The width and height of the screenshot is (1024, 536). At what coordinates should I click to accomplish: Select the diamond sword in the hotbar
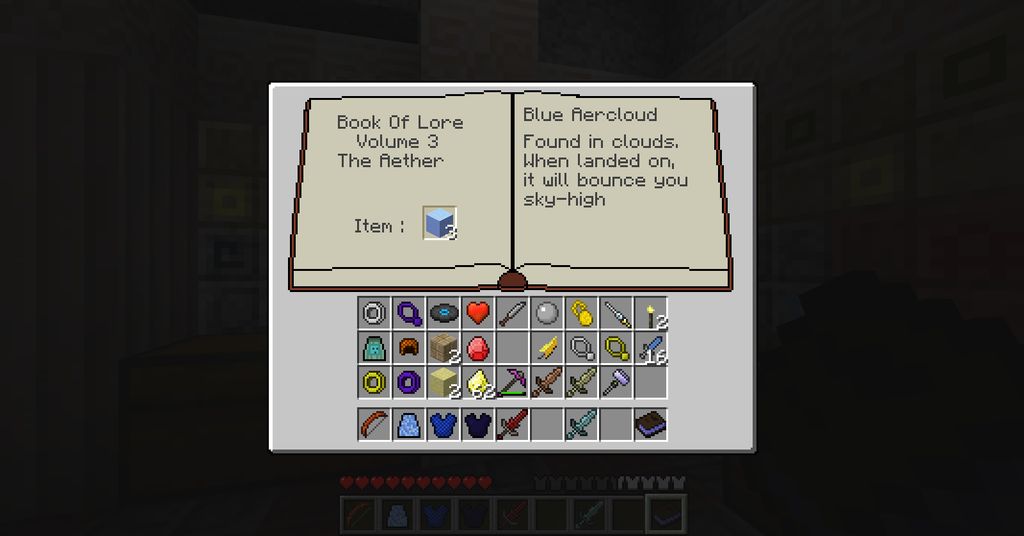(582, 424)
